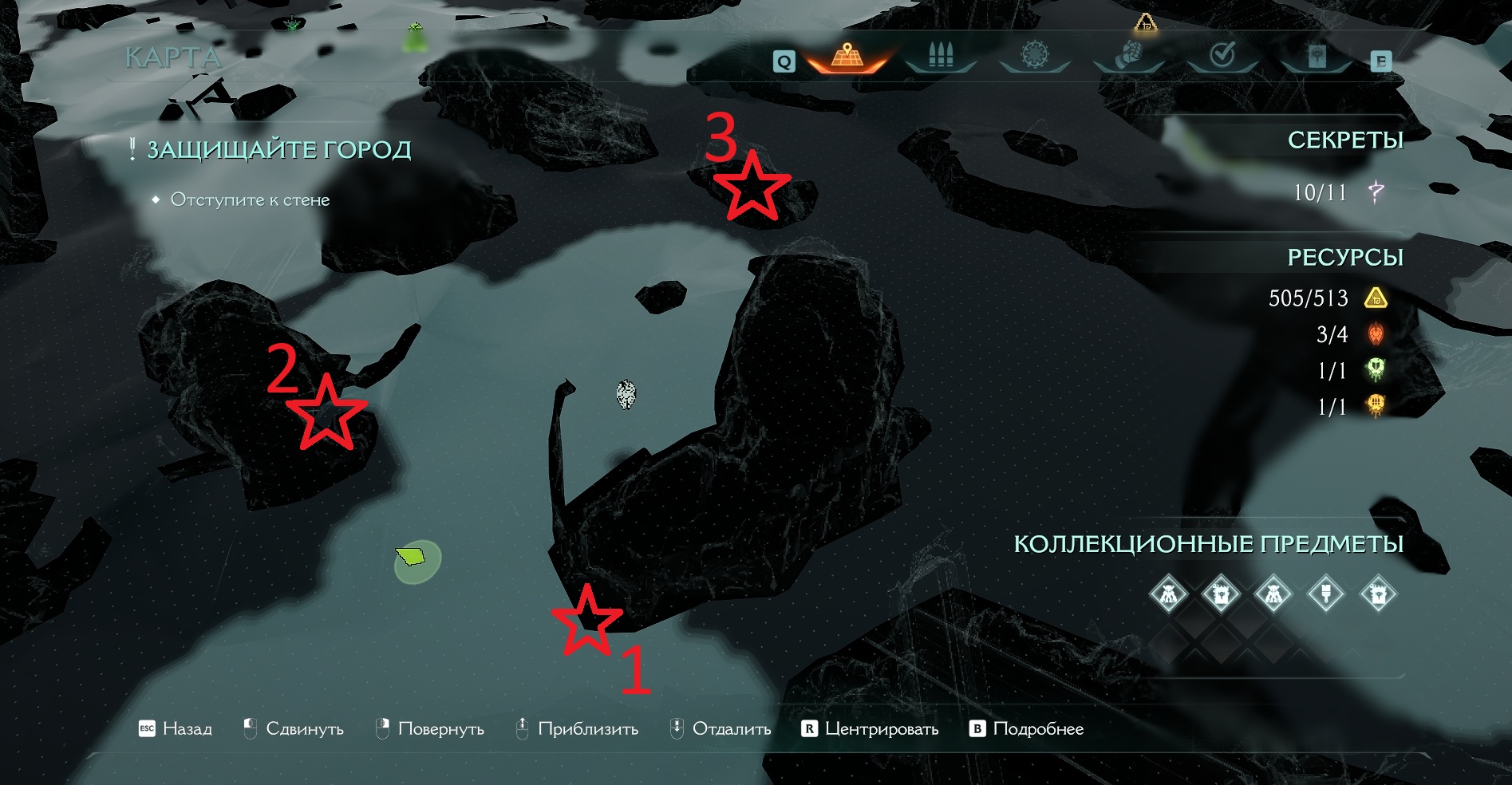Screen dimensions: 1512x785
Task: Click the white speckled marker on the map
Action: coord(626,394)
